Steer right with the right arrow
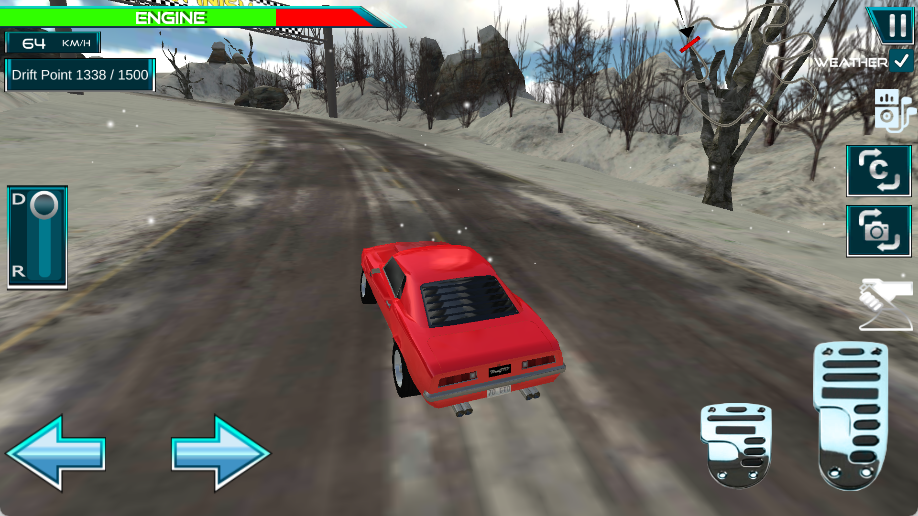This screenshot has height=516, width=918. (x=221, y=453)
